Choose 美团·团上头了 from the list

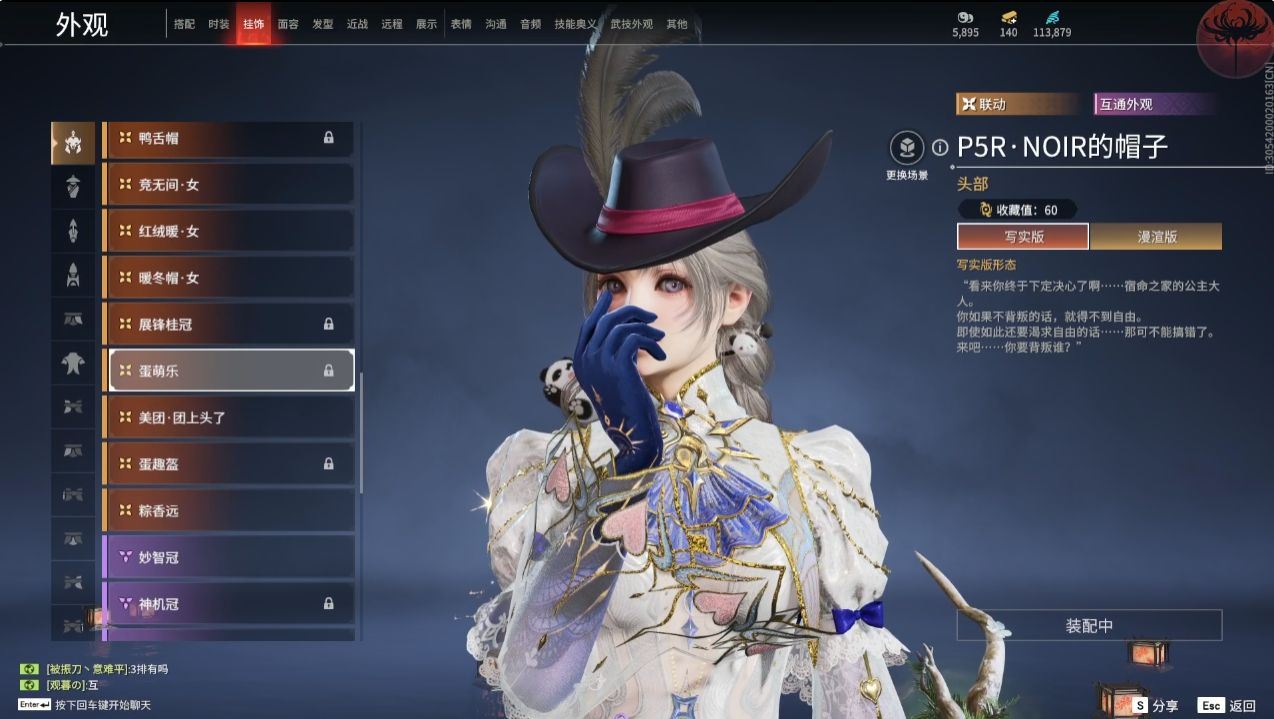[229, 417]
